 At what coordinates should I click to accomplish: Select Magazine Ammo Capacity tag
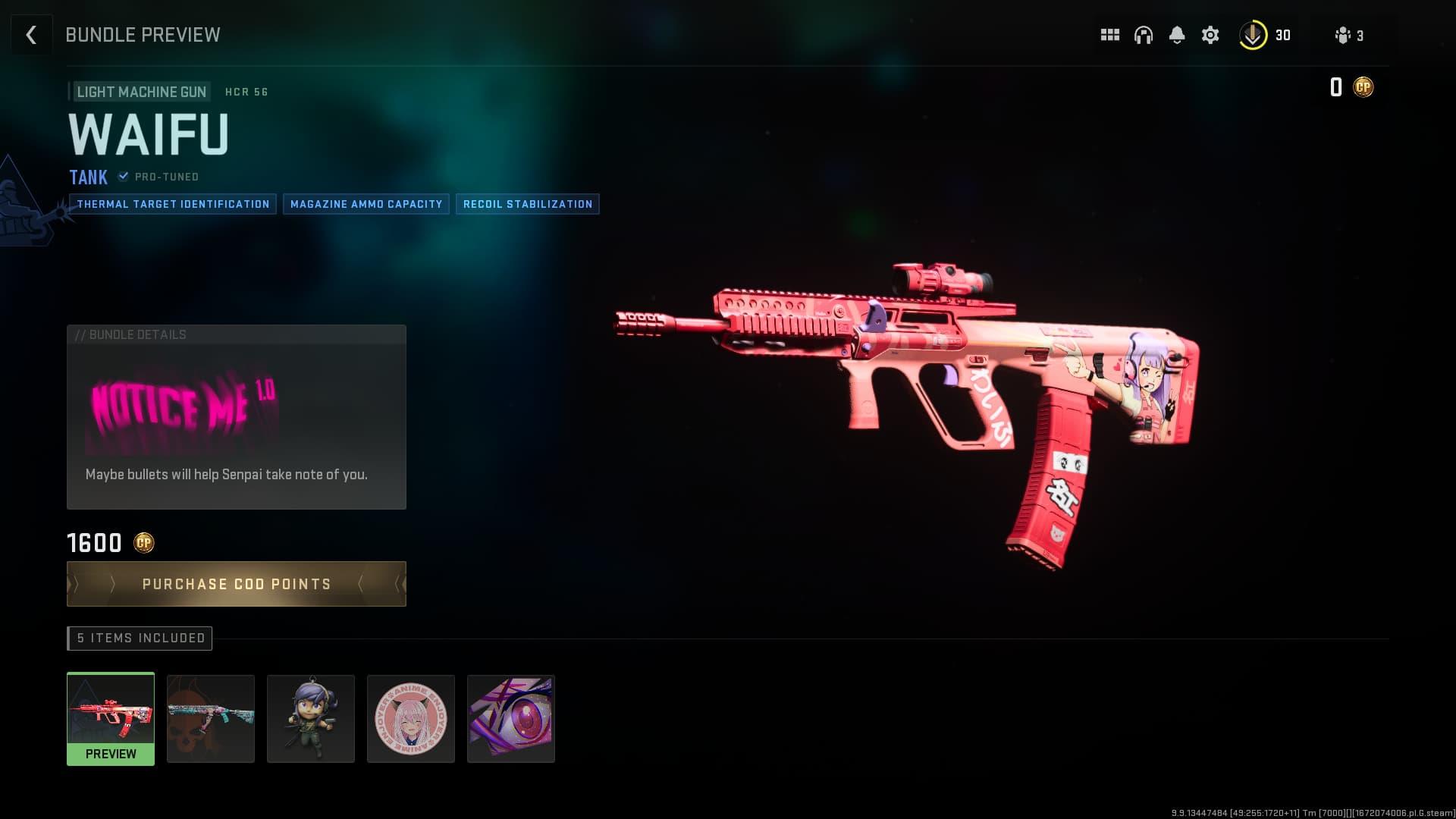click(x=366, y=204)
